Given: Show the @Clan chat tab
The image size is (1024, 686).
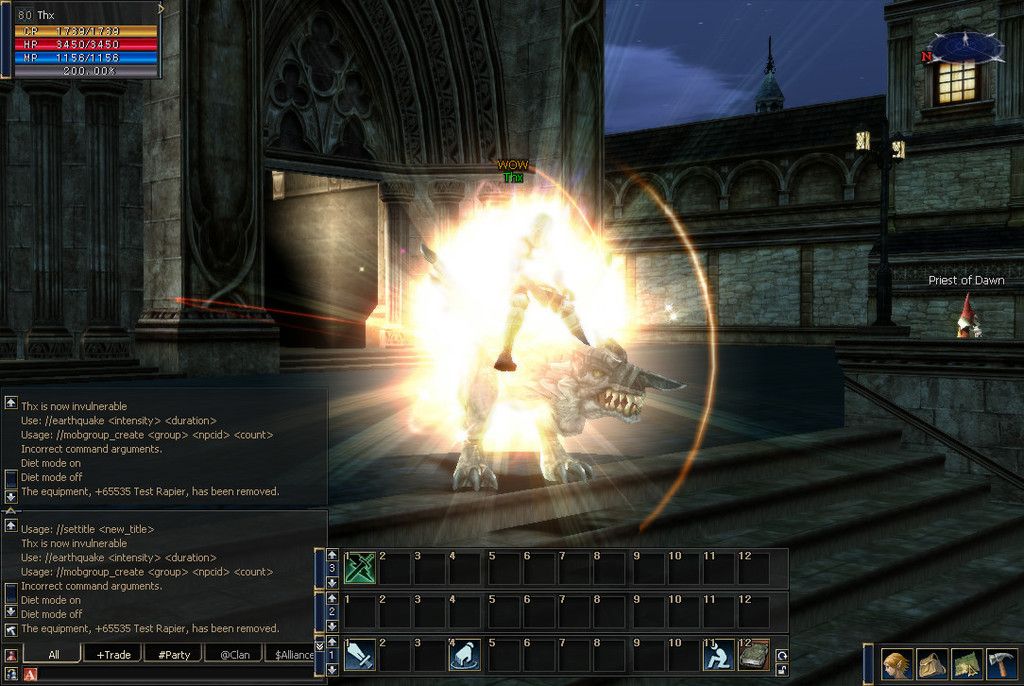Looking at the screenshot, I should (234, 655).
